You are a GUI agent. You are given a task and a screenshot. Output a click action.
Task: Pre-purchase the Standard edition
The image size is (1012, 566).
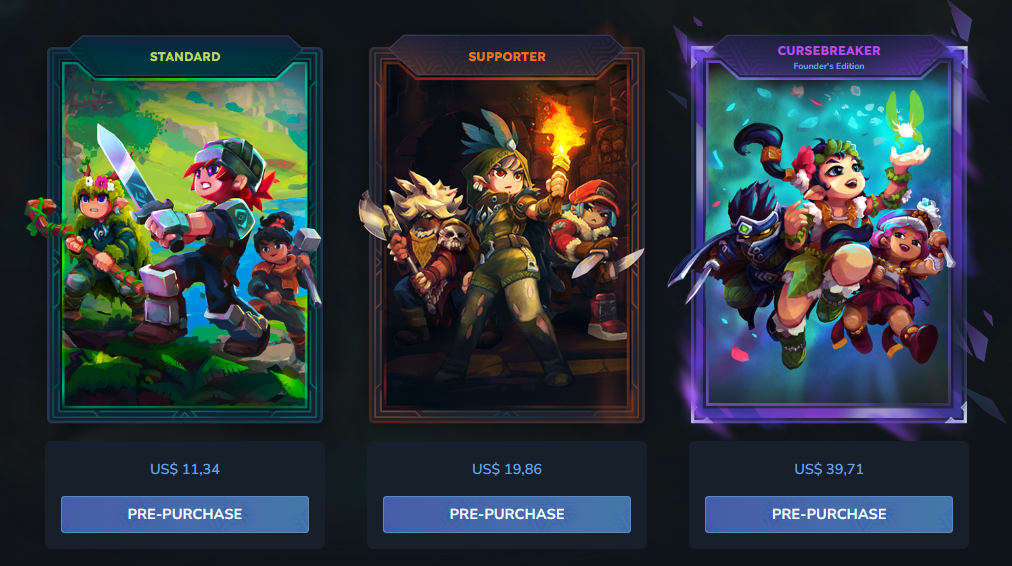(185, 514)
